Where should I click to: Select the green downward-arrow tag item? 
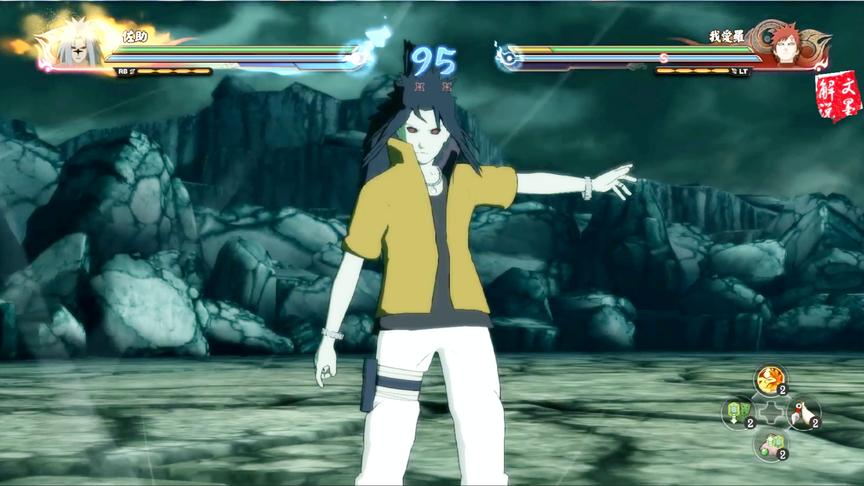pos(737,412)
